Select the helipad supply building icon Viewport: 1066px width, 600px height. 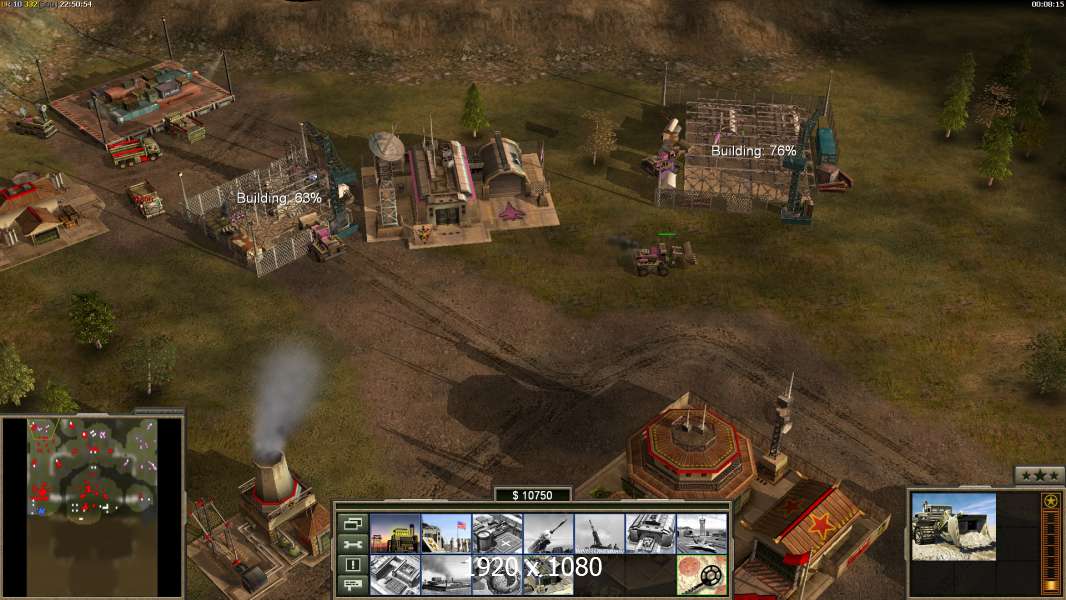click(497, 534)
